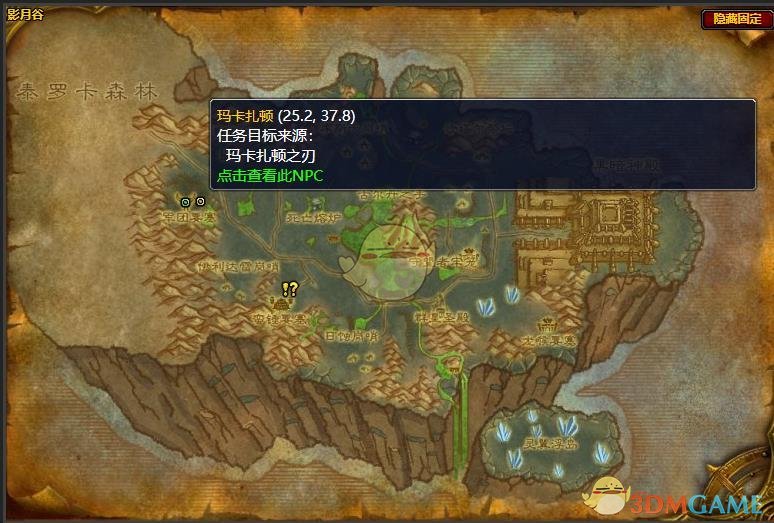Select the yellow !? quest marker

[290, 289]
